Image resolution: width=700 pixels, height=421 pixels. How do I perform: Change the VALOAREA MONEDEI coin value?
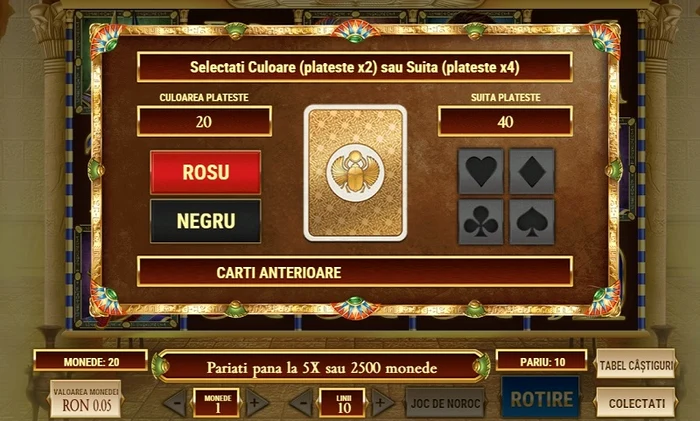86,399
